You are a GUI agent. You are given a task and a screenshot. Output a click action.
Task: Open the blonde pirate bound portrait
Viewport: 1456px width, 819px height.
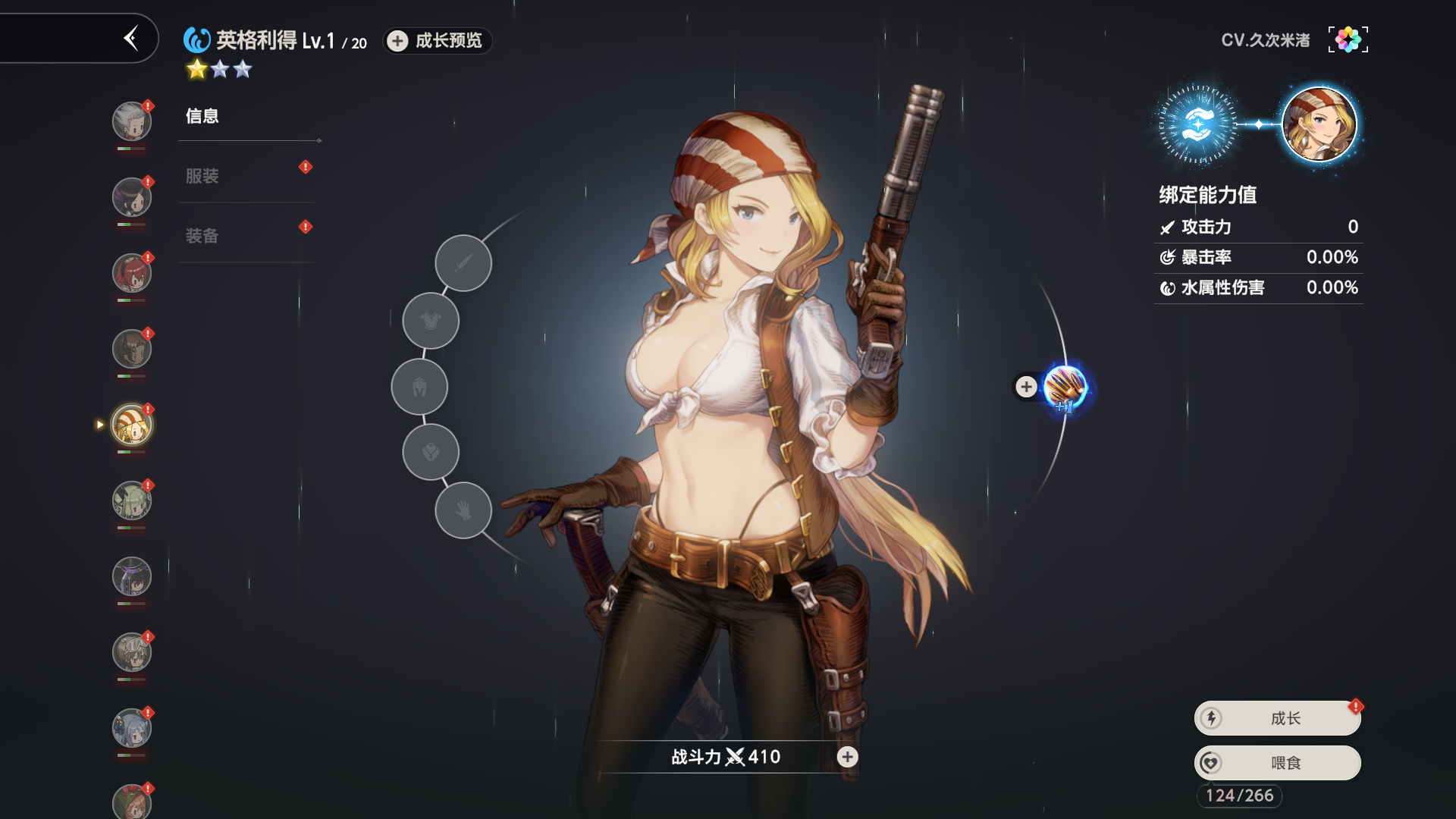1319,124
